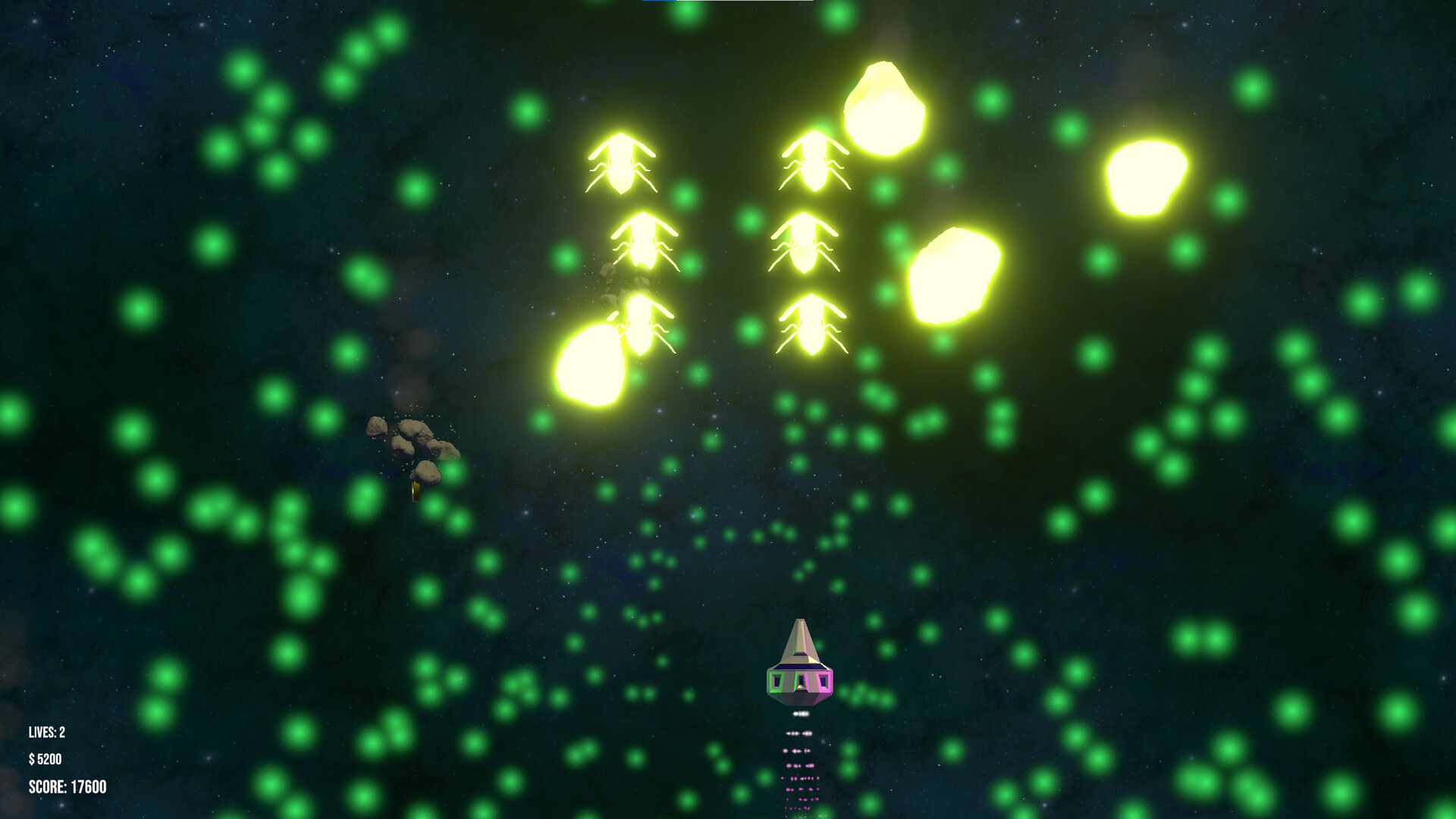Click the gold pickup below the asteroid cluster
The width and height of the screenshot is (1456, 819).
[x=416, y=493]
